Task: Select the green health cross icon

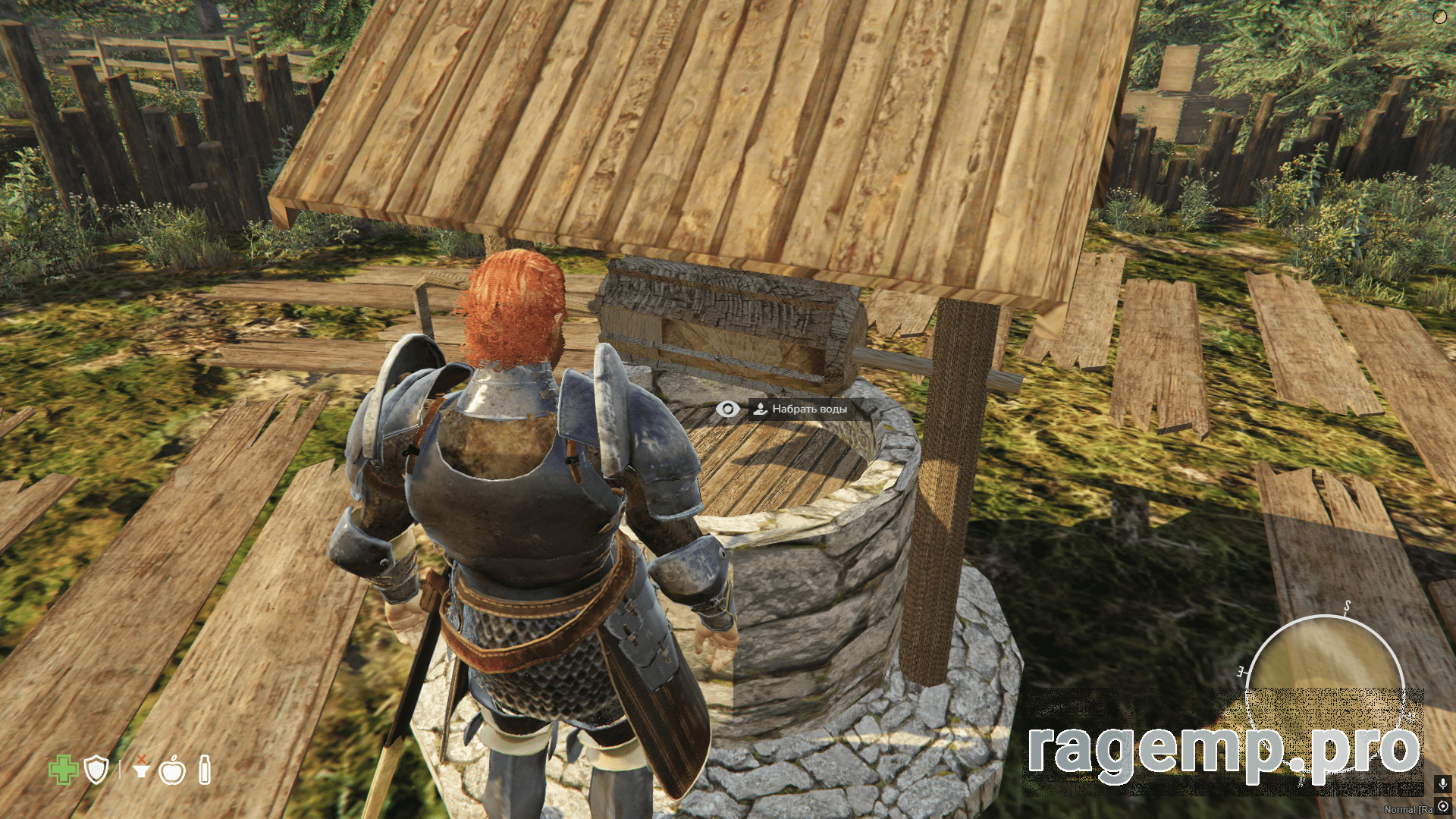Action: tap(64, 770)
